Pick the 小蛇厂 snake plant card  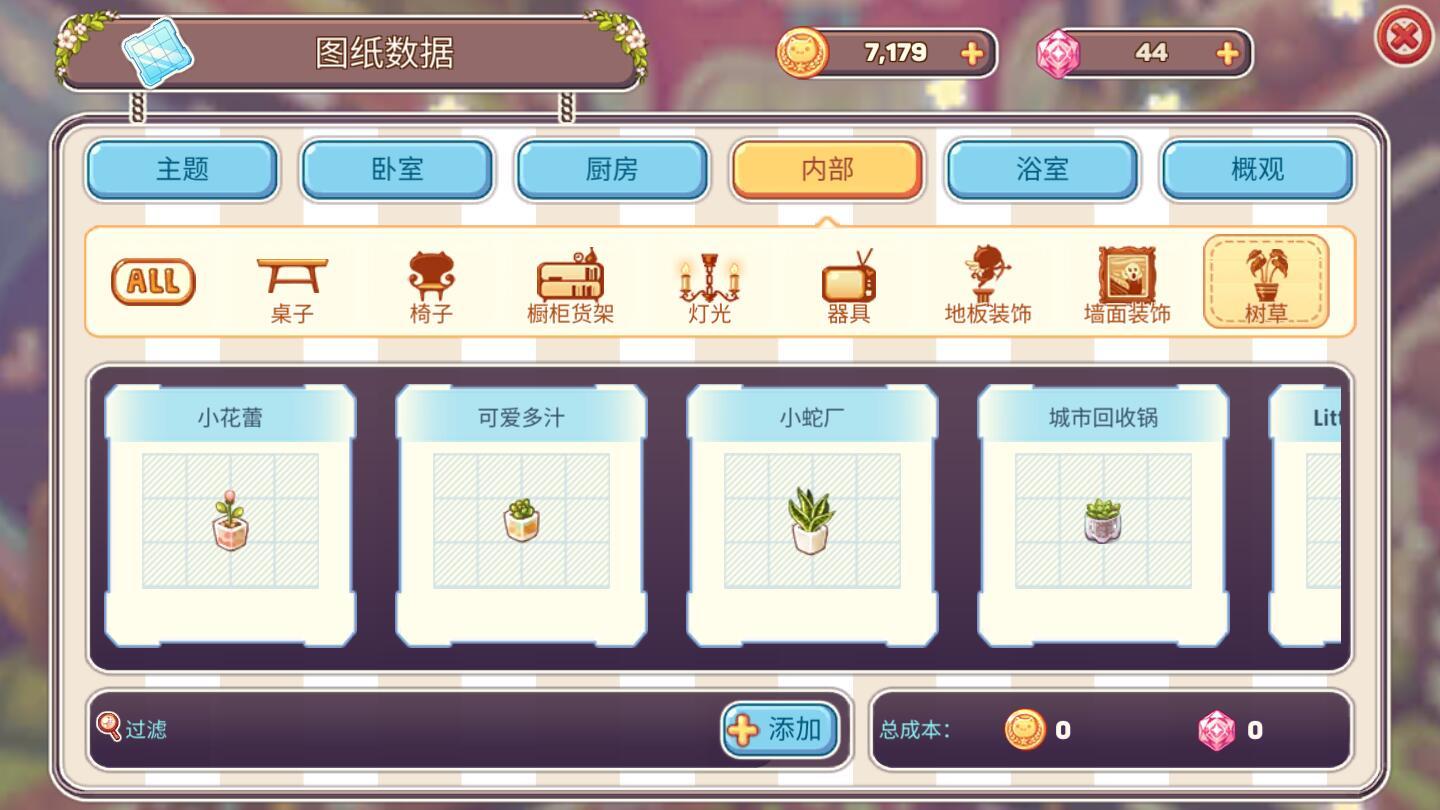[809, 516]
